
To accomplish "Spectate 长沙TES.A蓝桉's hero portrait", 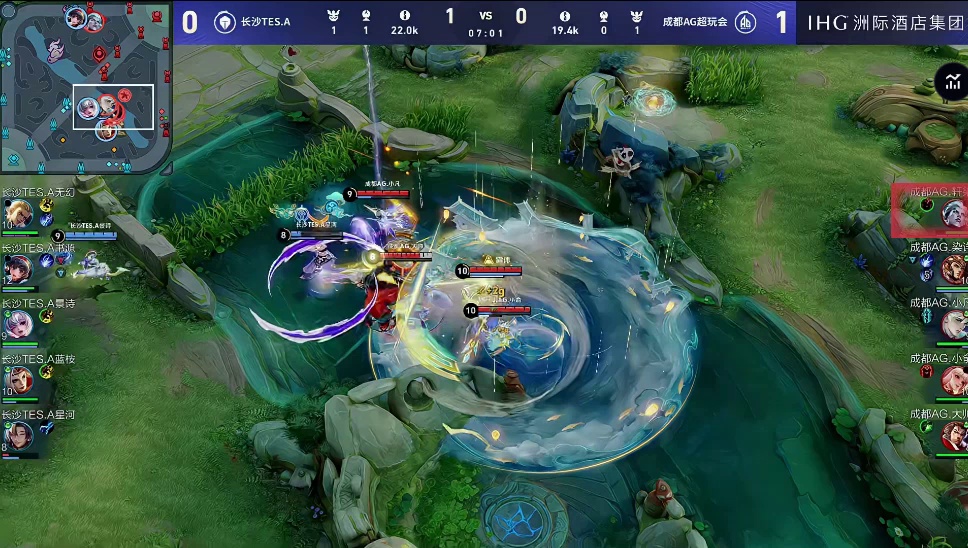I will point(18,380).
